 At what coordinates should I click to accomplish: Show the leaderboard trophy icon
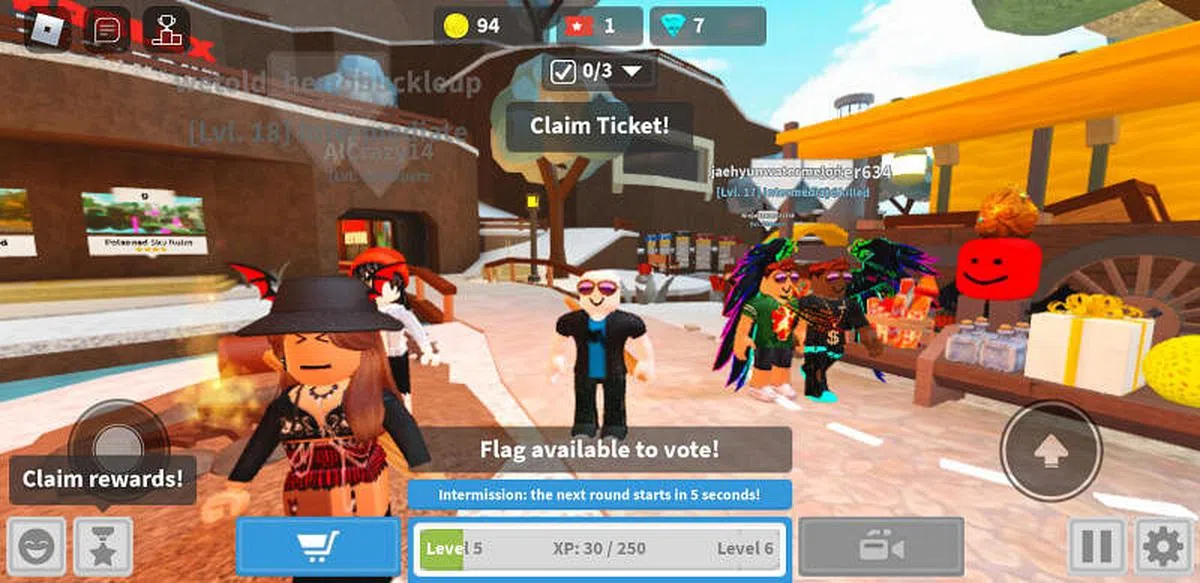[166, 29]
